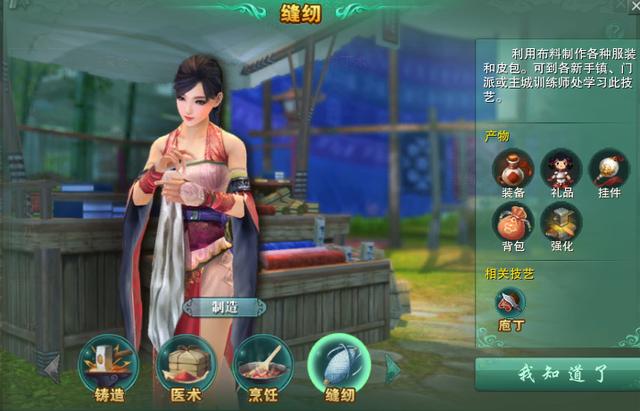Viewport: 640px width, 411px height.
Task: Show previous skills with left arrow
Action: click(x=50, y=368)
